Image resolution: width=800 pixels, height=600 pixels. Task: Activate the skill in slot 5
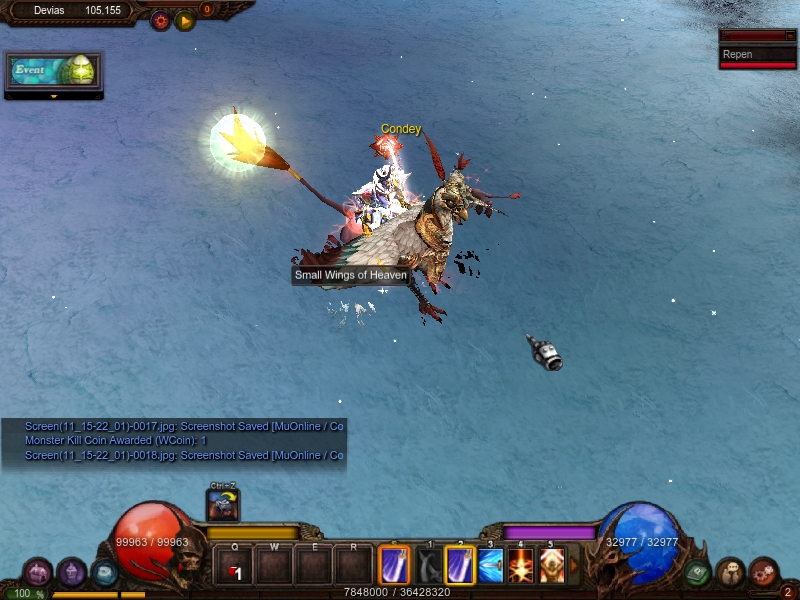click(551, 566)
